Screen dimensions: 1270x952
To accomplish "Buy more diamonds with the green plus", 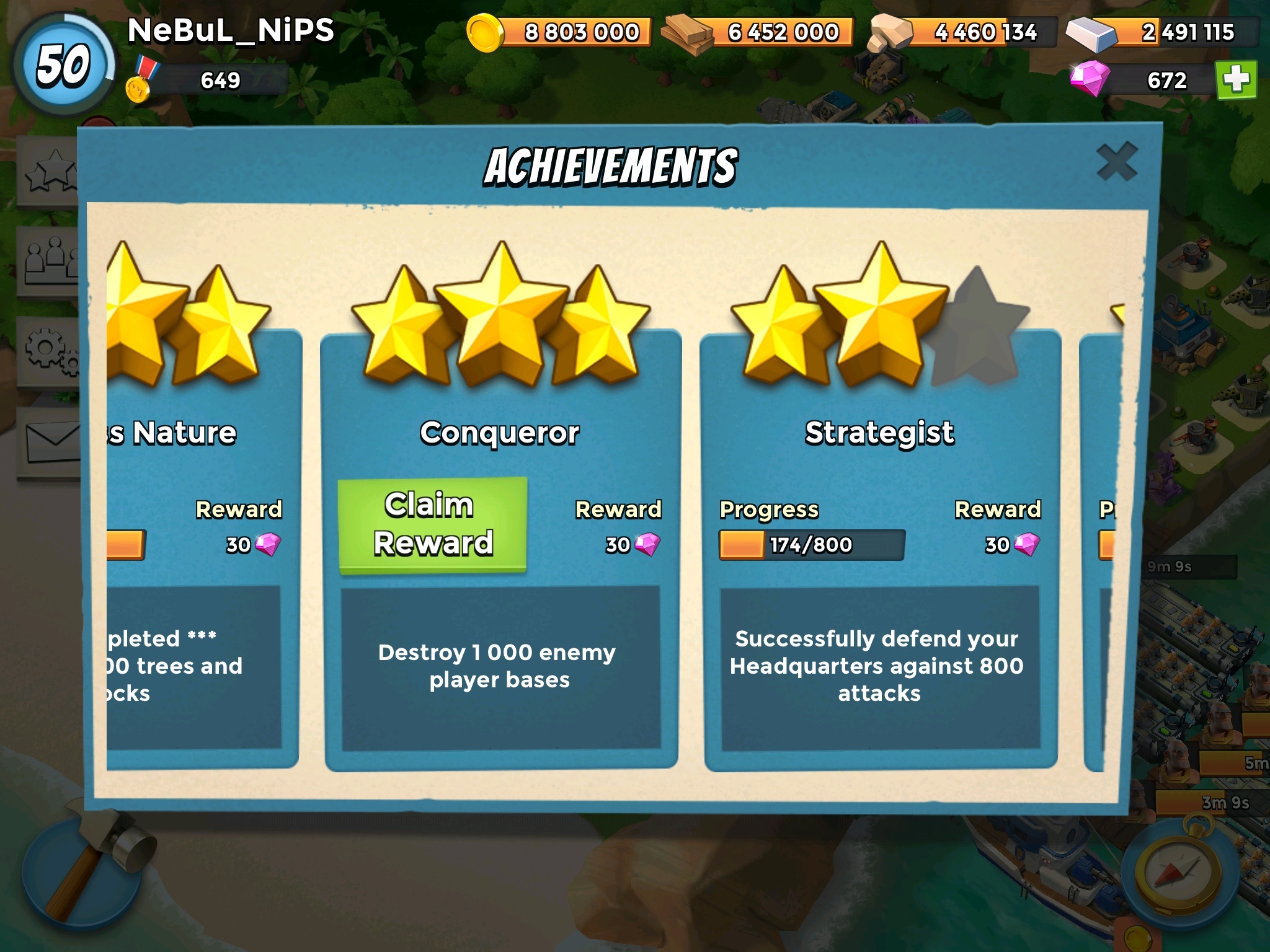I will coord(1236,80).
